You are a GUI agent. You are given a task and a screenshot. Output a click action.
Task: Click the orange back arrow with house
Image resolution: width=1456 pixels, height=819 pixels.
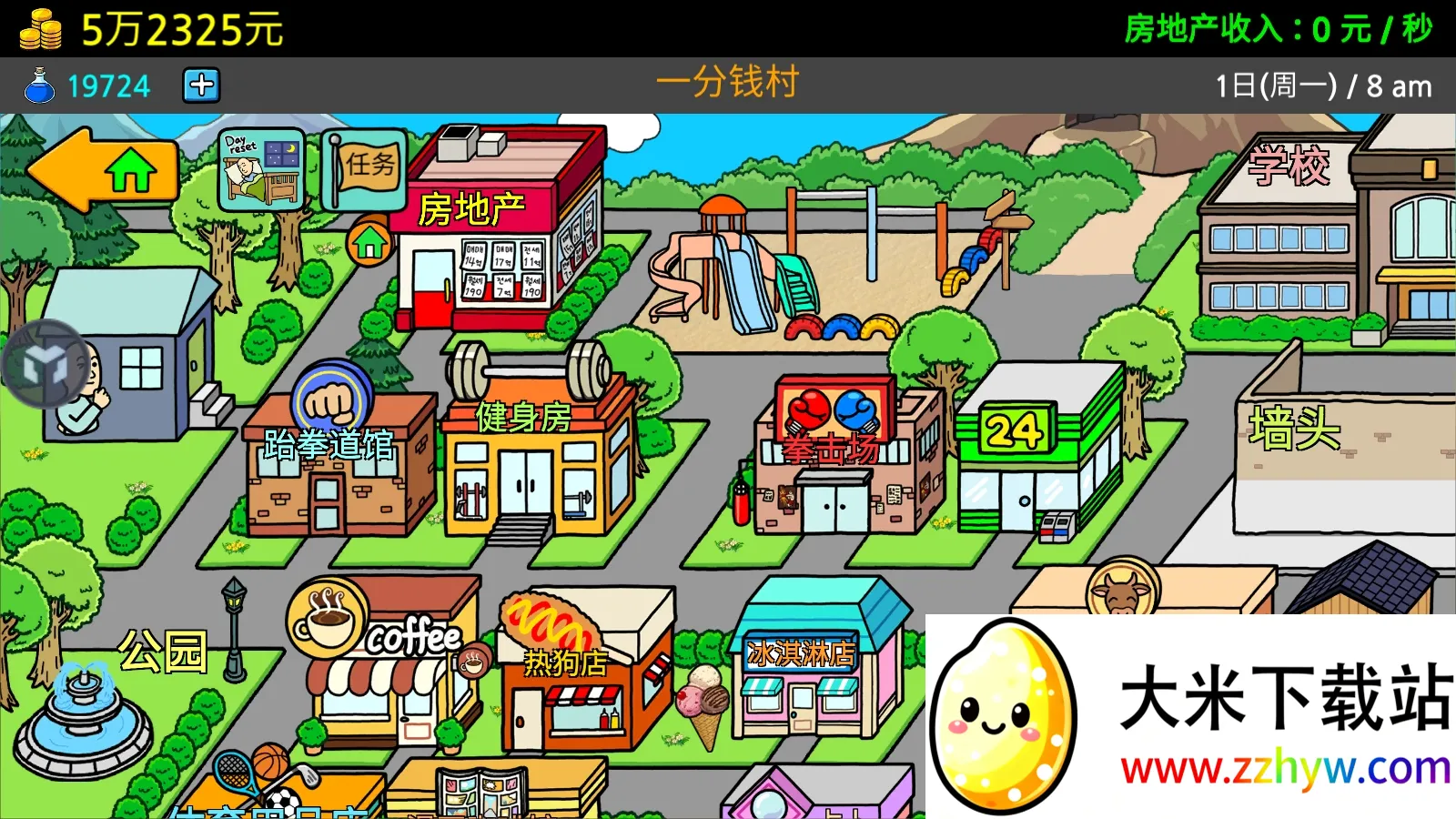[x=100, y=171]
